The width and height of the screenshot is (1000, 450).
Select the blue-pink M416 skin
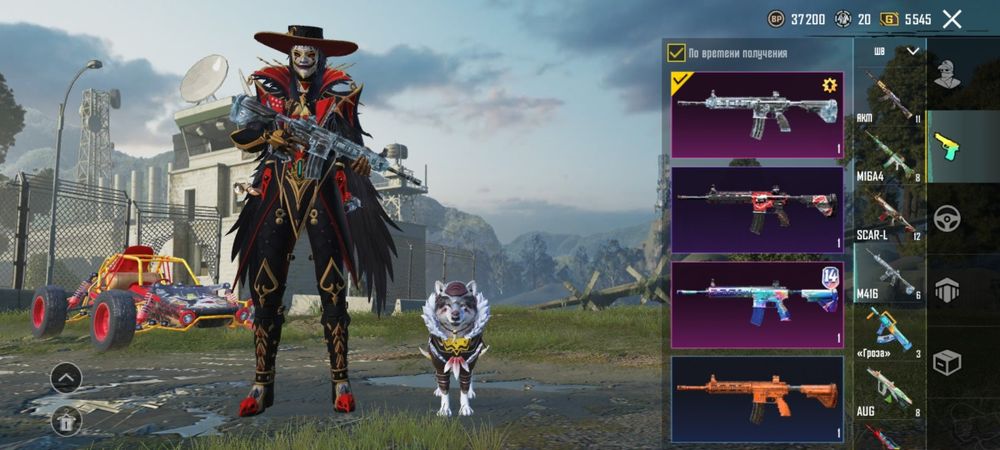coord(757,303)
